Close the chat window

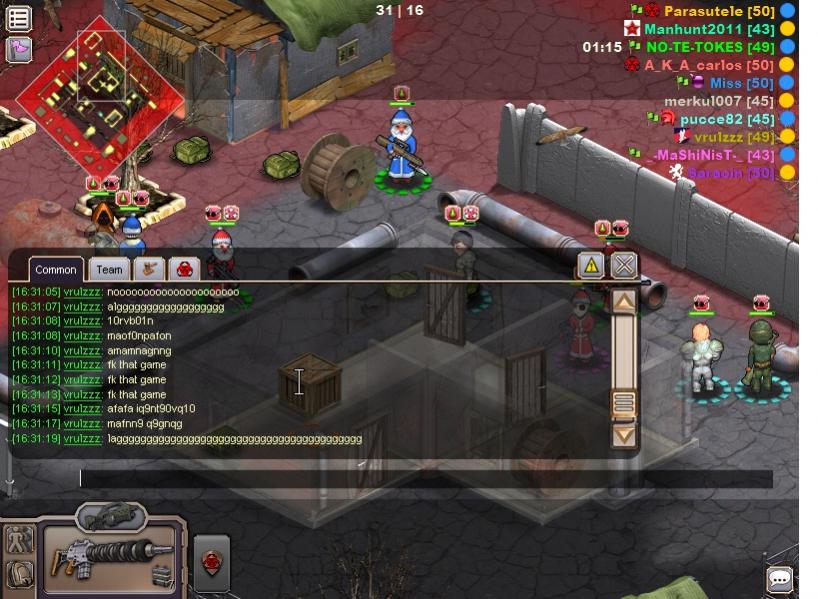click(x=624, y=266)
